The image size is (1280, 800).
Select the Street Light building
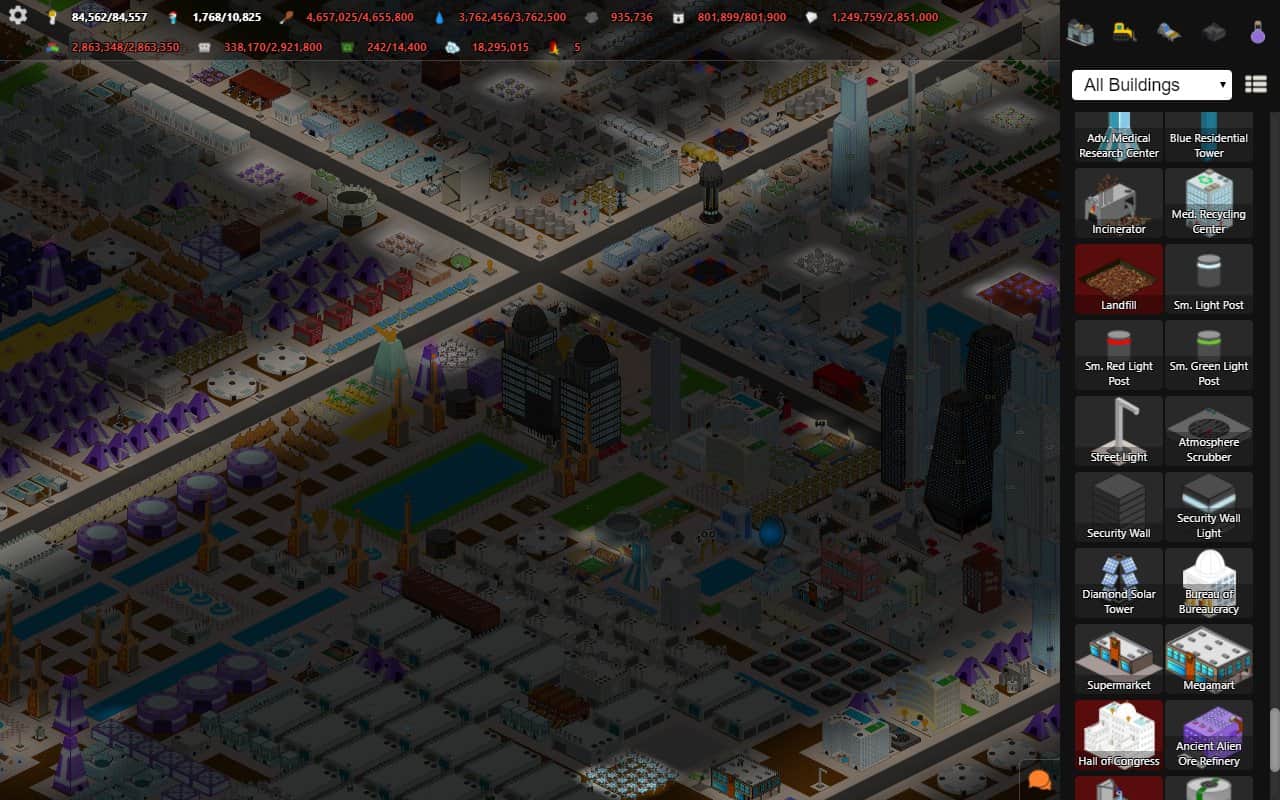coord(1119,430)
